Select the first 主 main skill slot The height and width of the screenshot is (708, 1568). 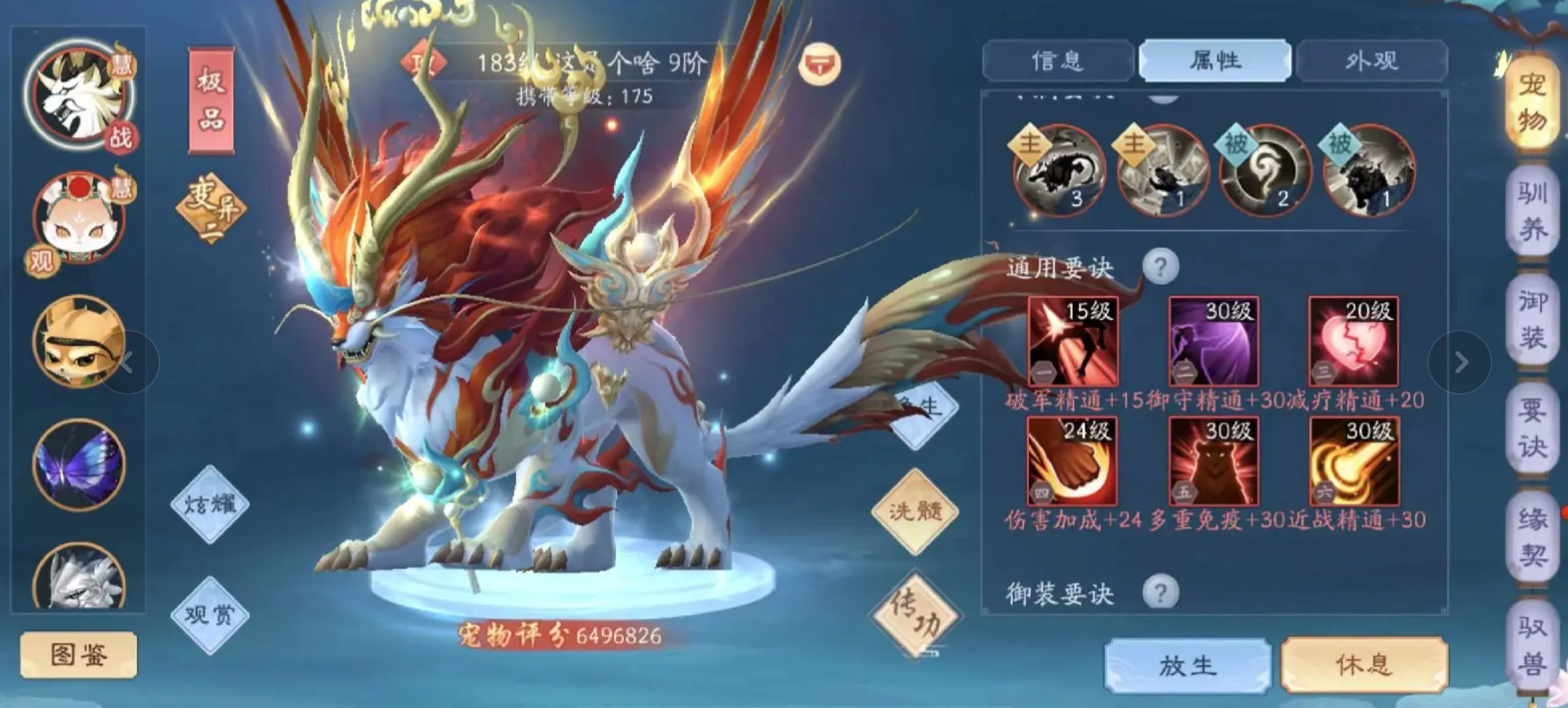coord(1057,172)
